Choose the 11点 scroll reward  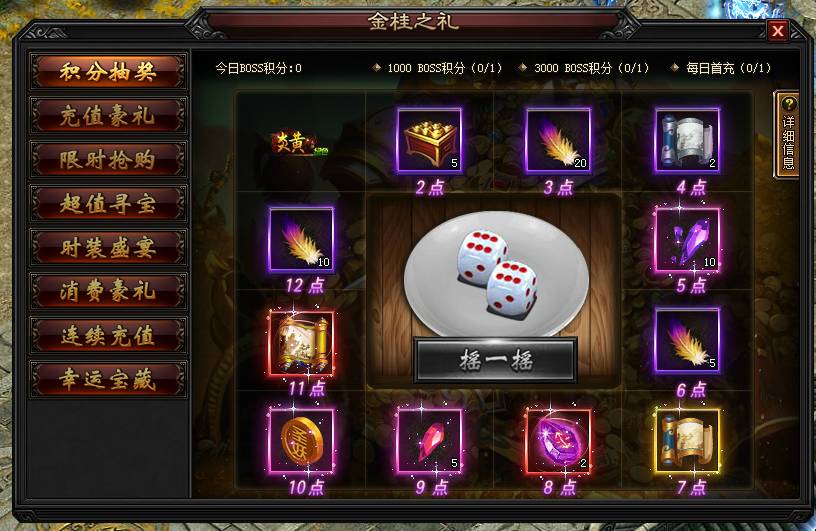pyautogui.click(x=301, y=342)
